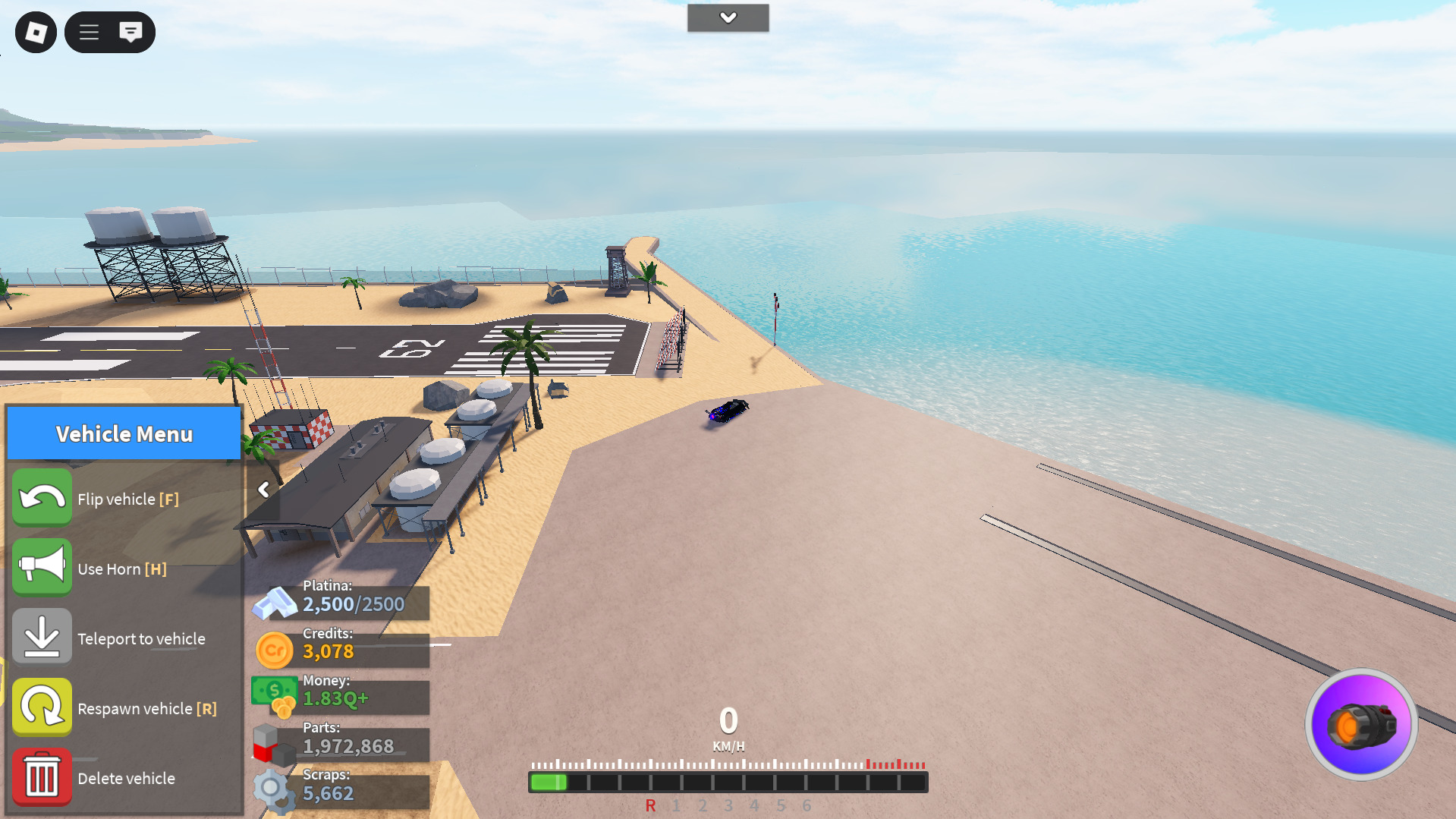The height and width of the screenshot is (819, 1456).
Task: Open the Roblox chat window
Action: 131,32
